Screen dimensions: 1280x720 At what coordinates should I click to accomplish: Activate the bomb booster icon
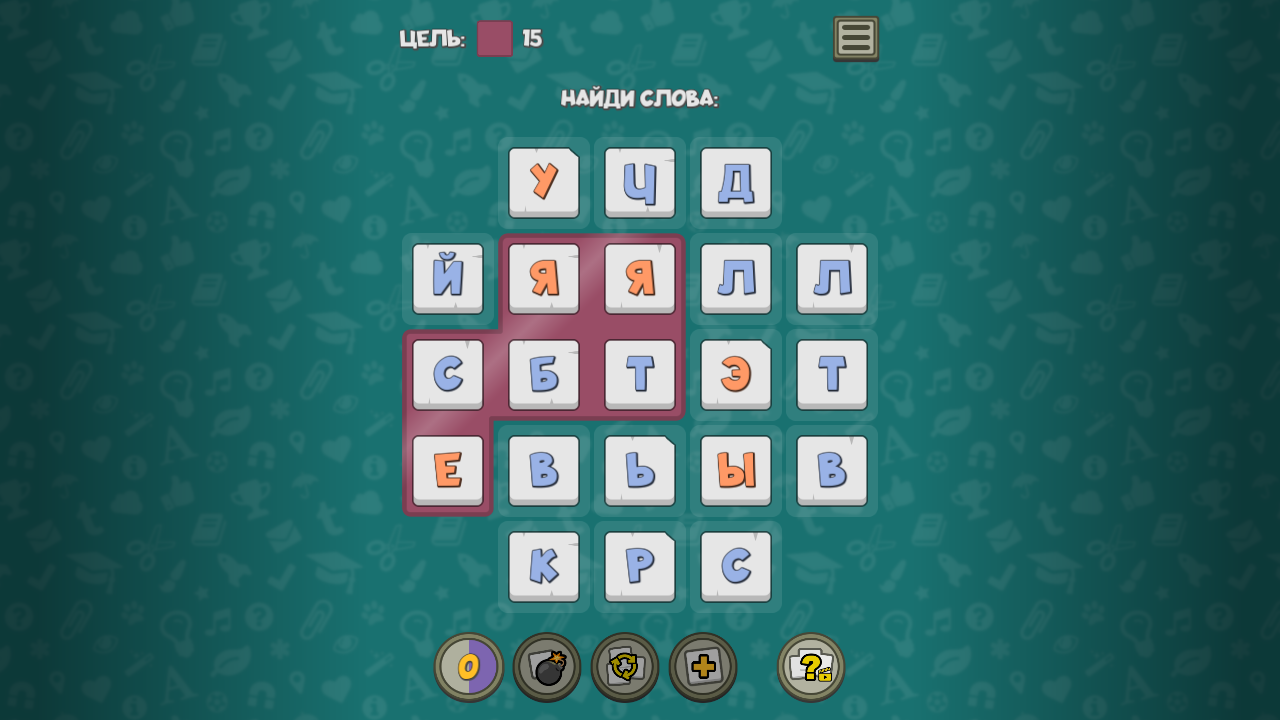(x=548, y=666)
